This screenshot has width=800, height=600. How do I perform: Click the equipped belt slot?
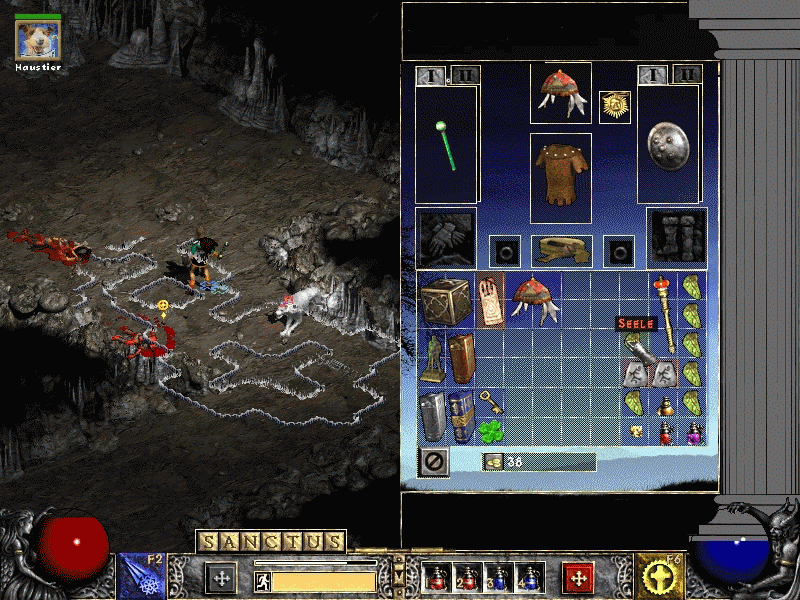click(560, 249)
